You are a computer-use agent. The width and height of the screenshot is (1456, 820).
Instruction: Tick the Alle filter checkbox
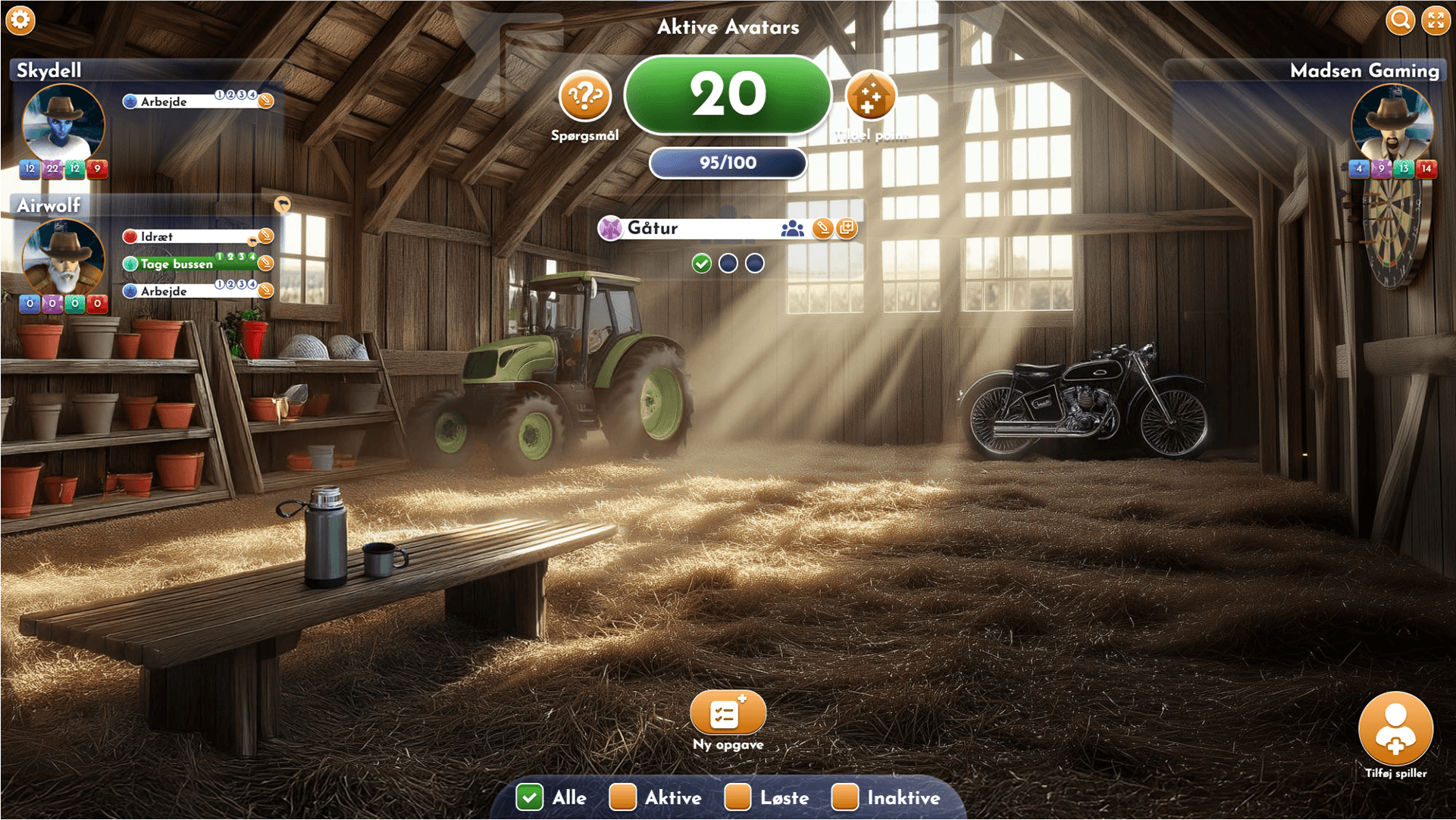530,797
